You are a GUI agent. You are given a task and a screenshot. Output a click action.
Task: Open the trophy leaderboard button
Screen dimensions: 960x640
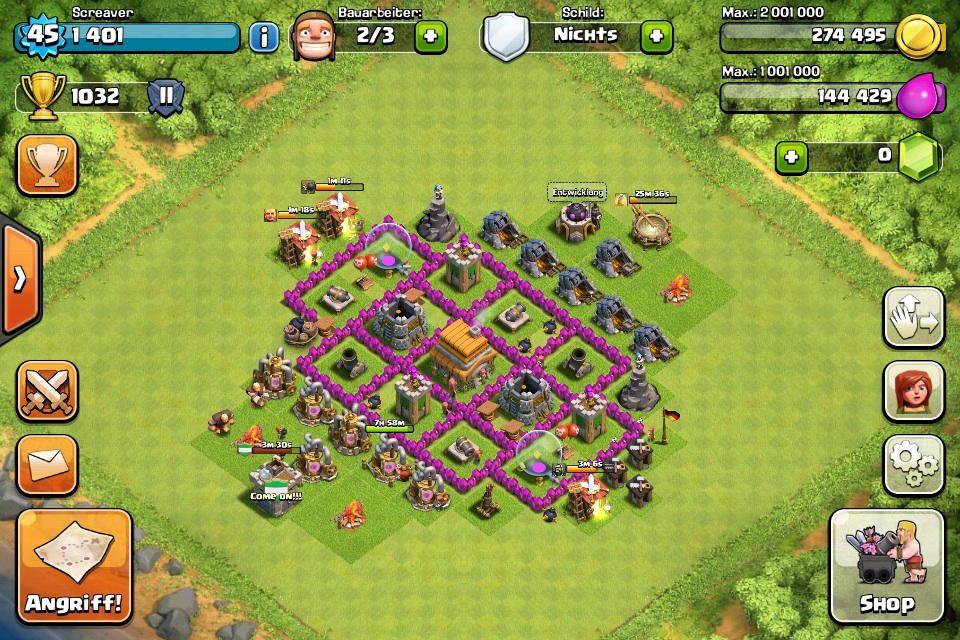[46, 165]
